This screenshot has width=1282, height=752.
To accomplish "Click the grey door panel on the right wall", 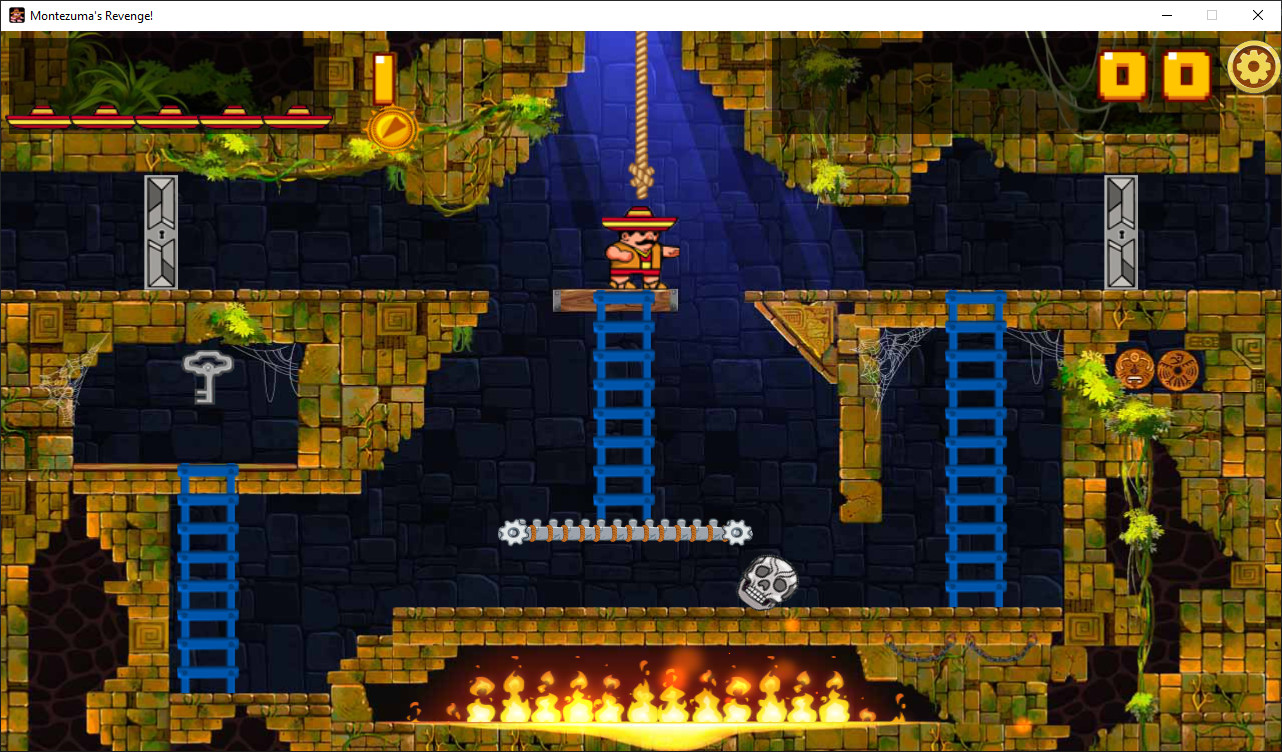I will point(1121,232).
